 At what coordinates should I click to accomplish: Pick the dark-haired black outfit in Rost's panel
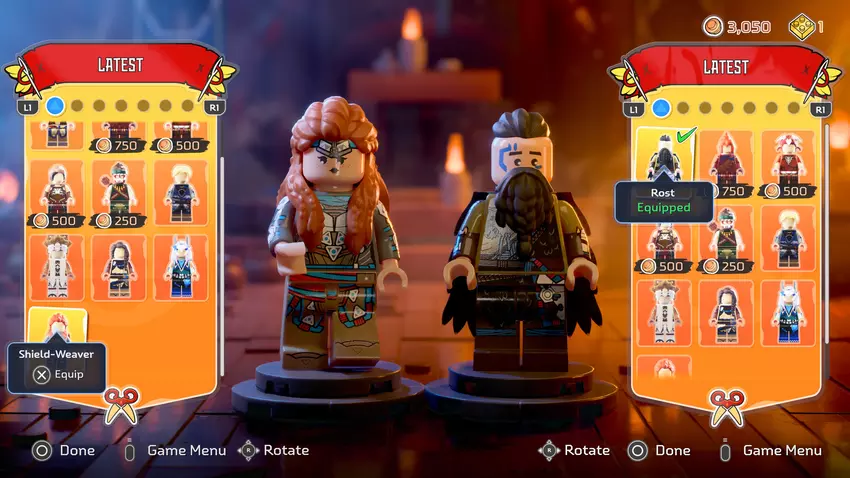(727, 311)
